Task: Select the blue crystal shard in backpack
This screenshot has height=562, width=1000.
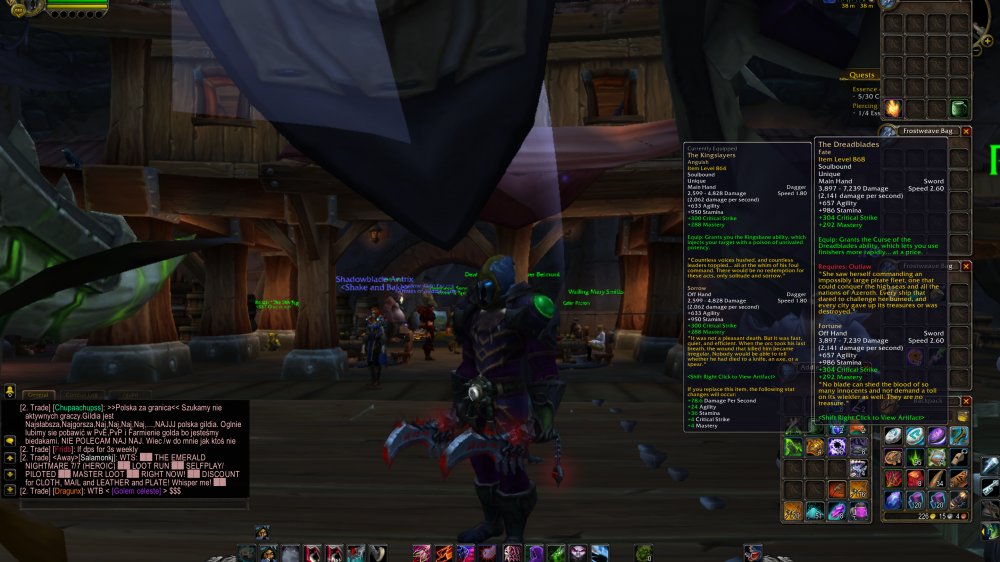Action: 892,500
